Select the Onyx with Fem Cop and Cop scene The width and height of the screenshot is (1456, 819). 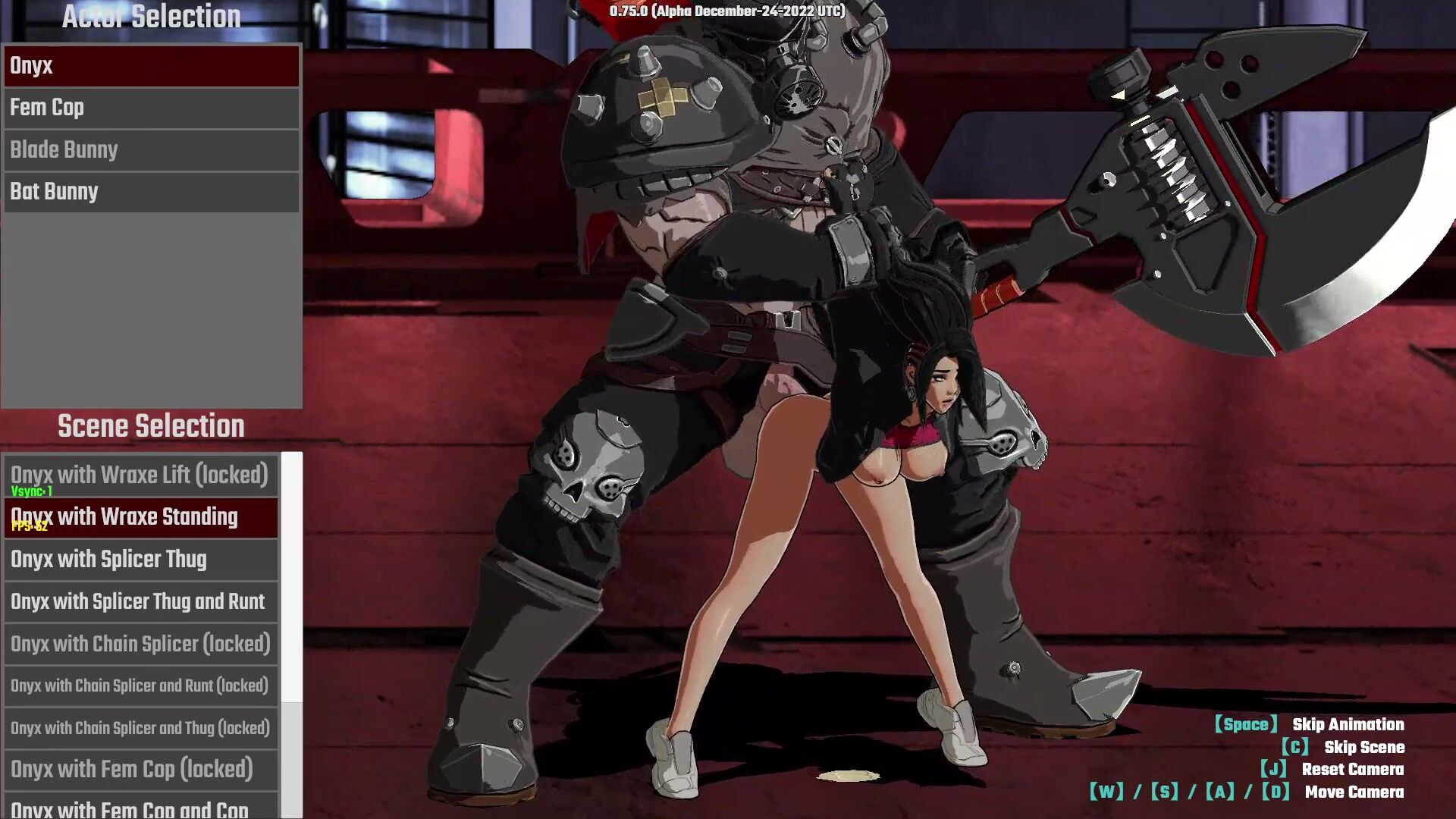(141, 808)
